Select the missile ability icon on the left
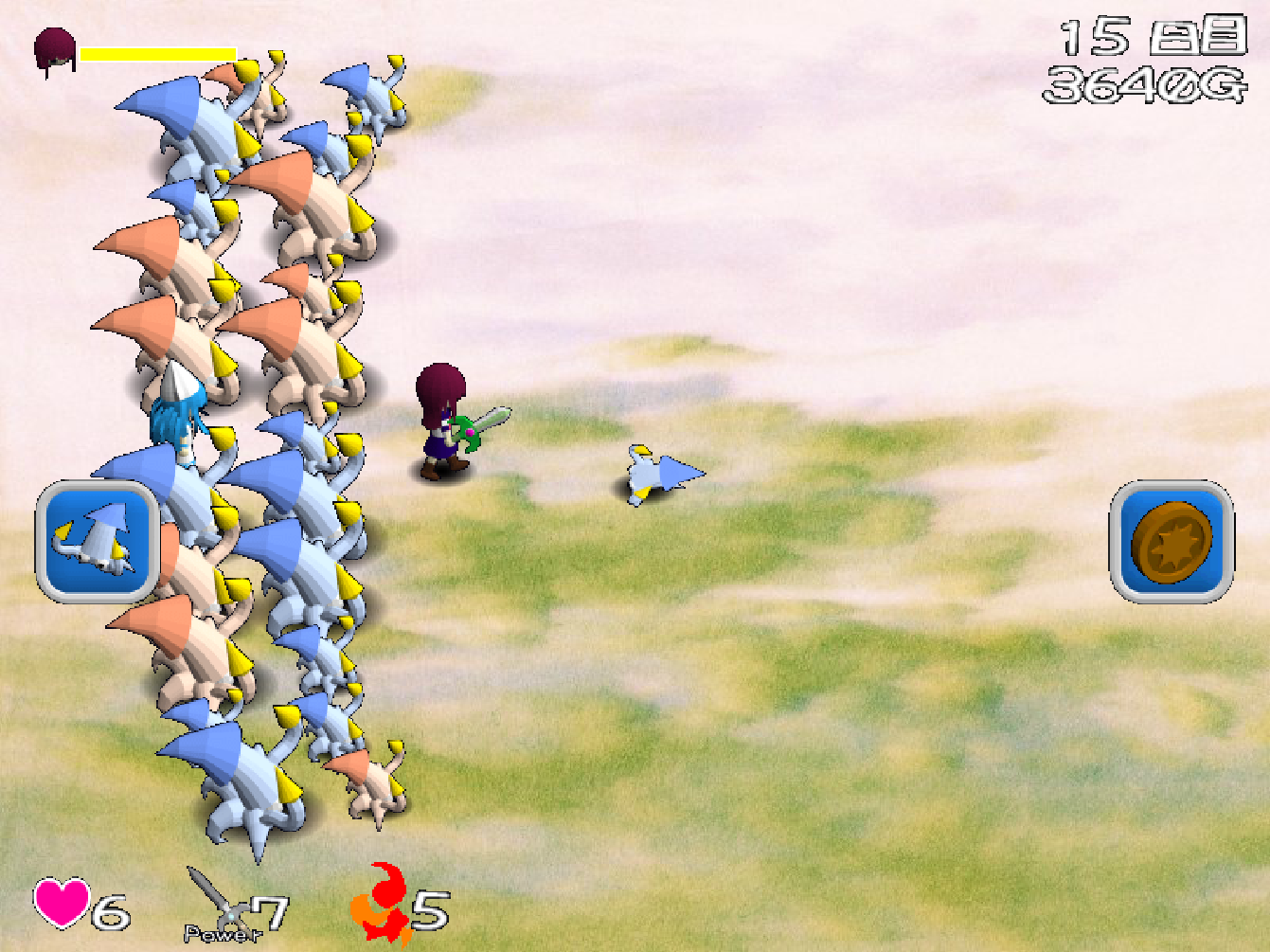The image size is (1270, 952). point(96,542)
